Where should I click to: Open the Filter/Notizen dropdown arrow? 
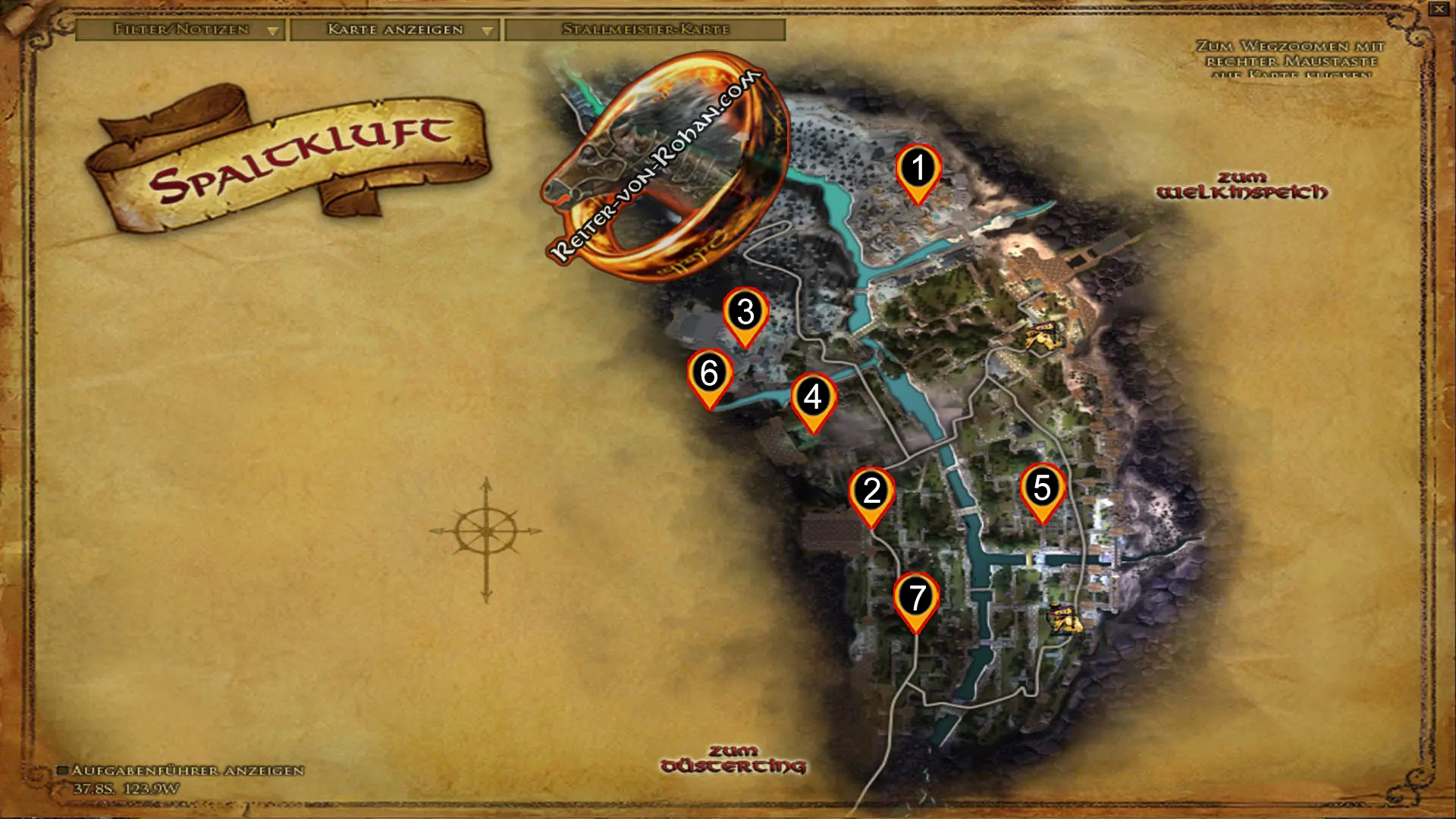tap(272, 31)
